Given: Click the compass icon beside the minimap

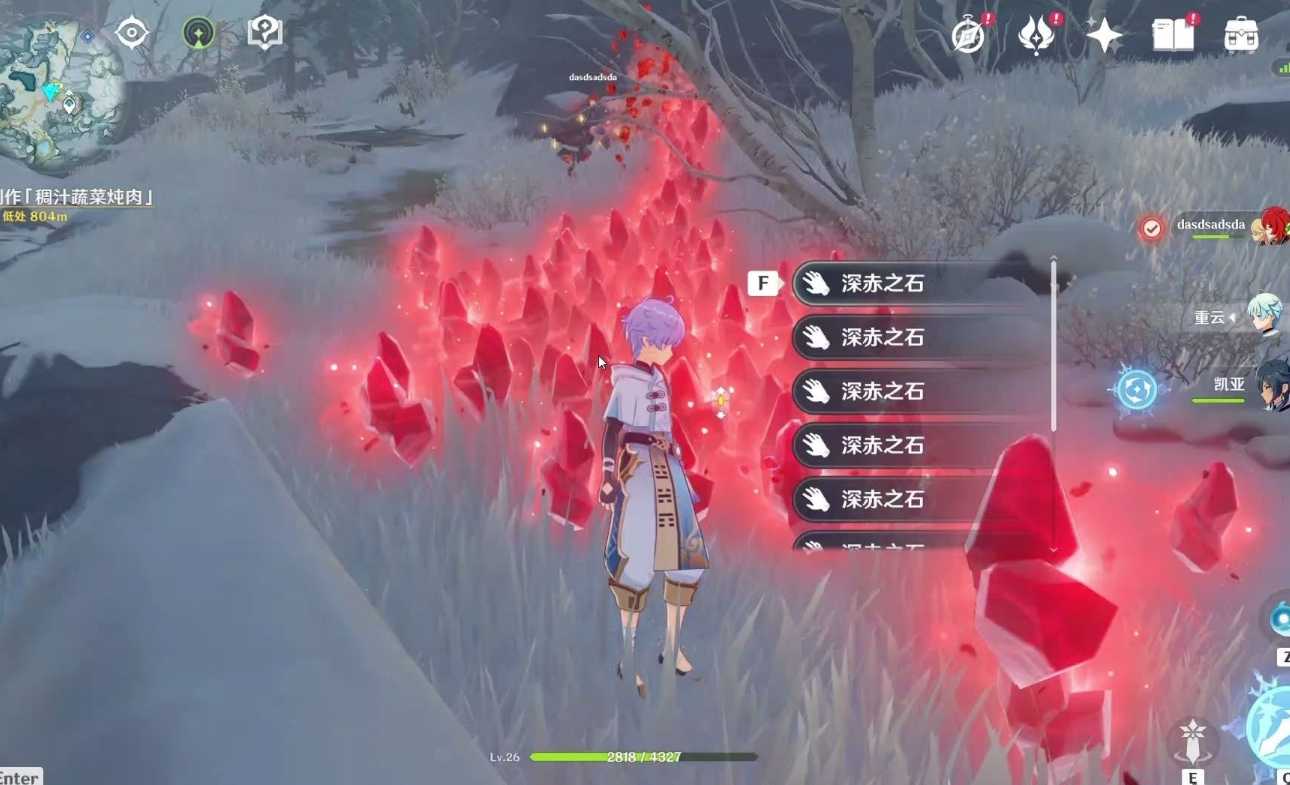Looking at the screenshot, I should [130, 31].
